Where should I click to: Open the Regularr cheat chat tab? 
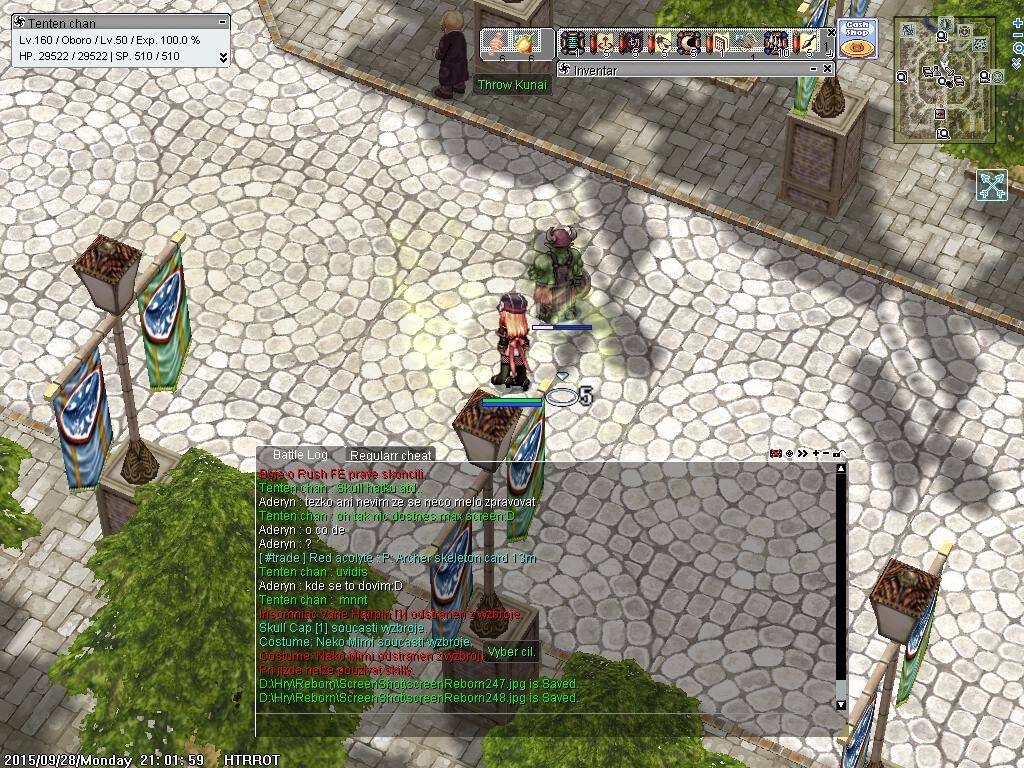coord(390,455)
